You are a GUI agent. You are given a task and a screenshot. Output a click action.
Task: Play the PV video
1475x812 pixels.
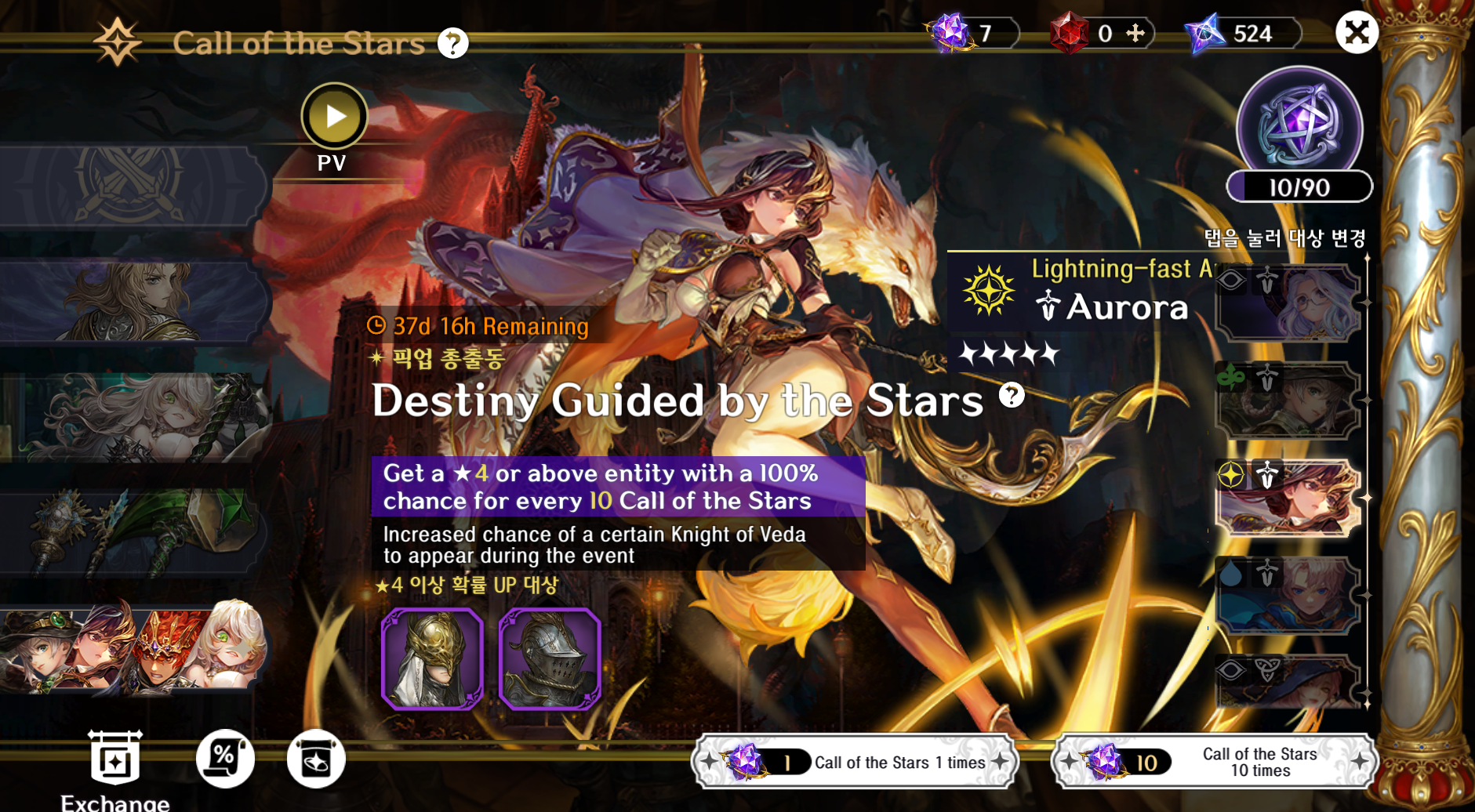pos(335,117)
